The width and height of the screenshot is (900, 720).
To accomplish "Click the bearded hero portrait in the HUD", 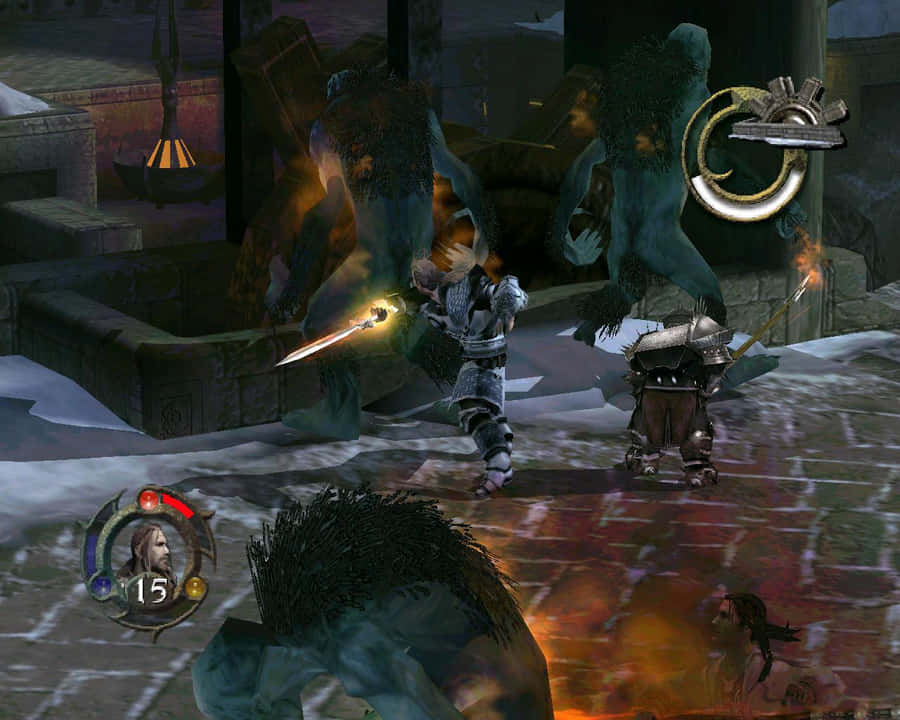I will pyautogui.click(x=150, y=551).
